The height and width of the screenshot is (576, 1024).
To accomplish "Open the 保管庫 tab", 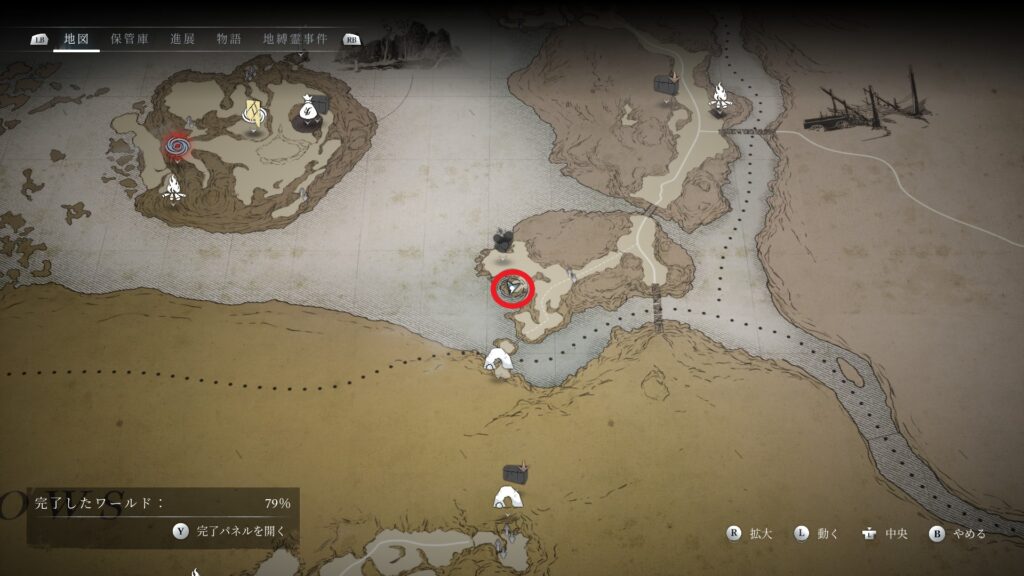I will click(x=129, y=39).
